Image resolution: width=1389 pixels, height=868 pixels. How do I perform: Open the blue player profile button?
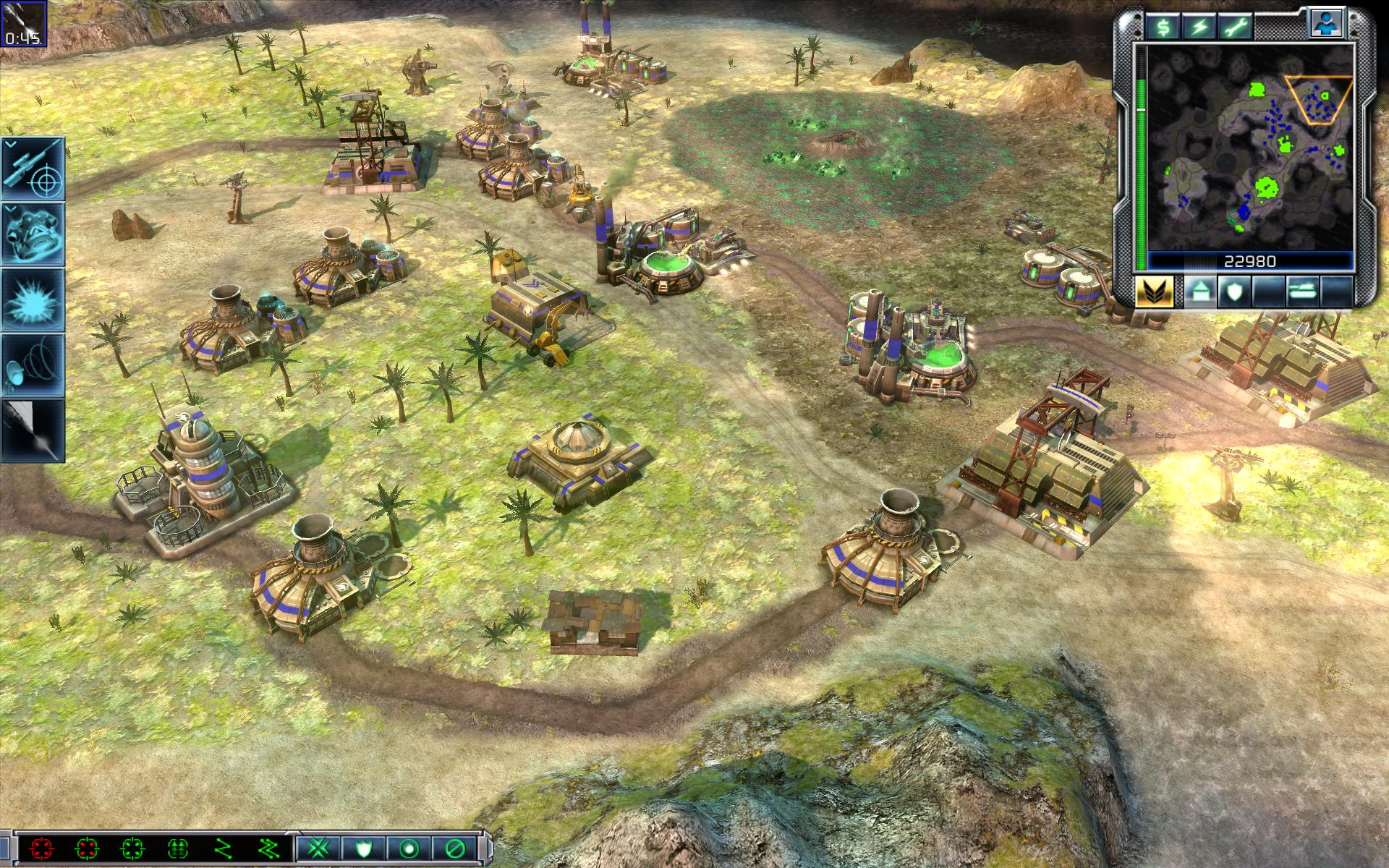(1328, 25)
